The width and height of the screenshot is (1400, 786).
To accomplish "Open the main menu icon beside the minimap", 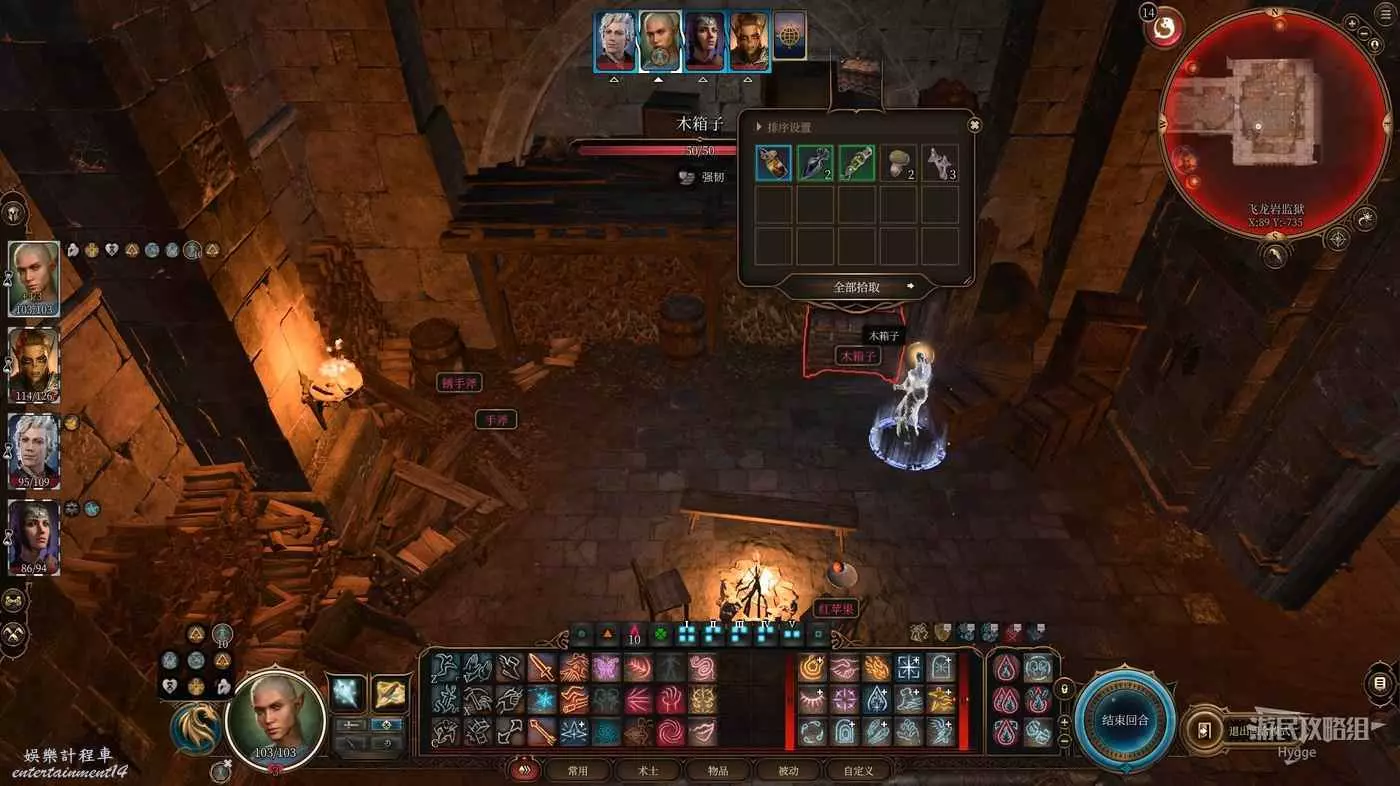I will click(x=1385, y=15).
